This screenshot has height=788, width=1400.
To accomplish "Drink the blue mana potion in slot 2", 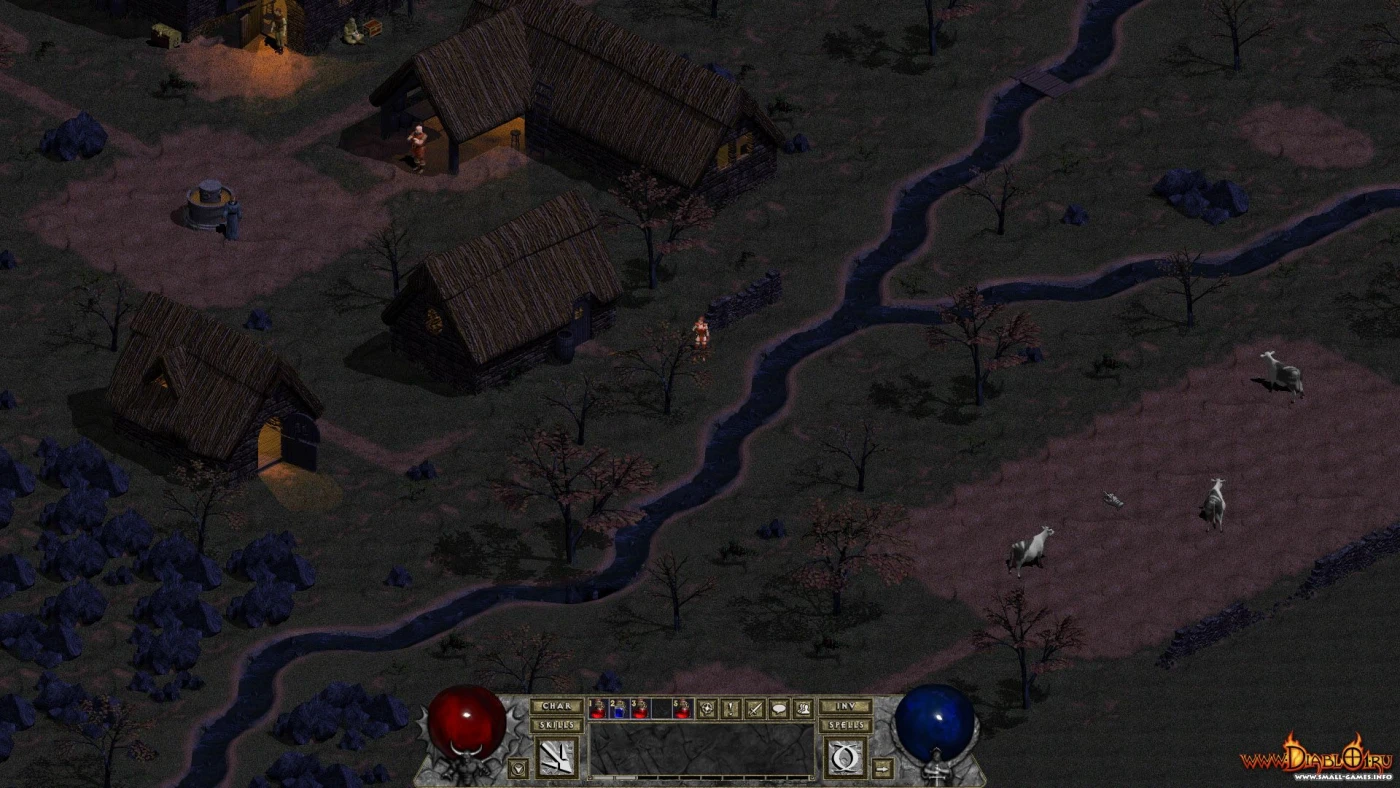I will [619, 709].
